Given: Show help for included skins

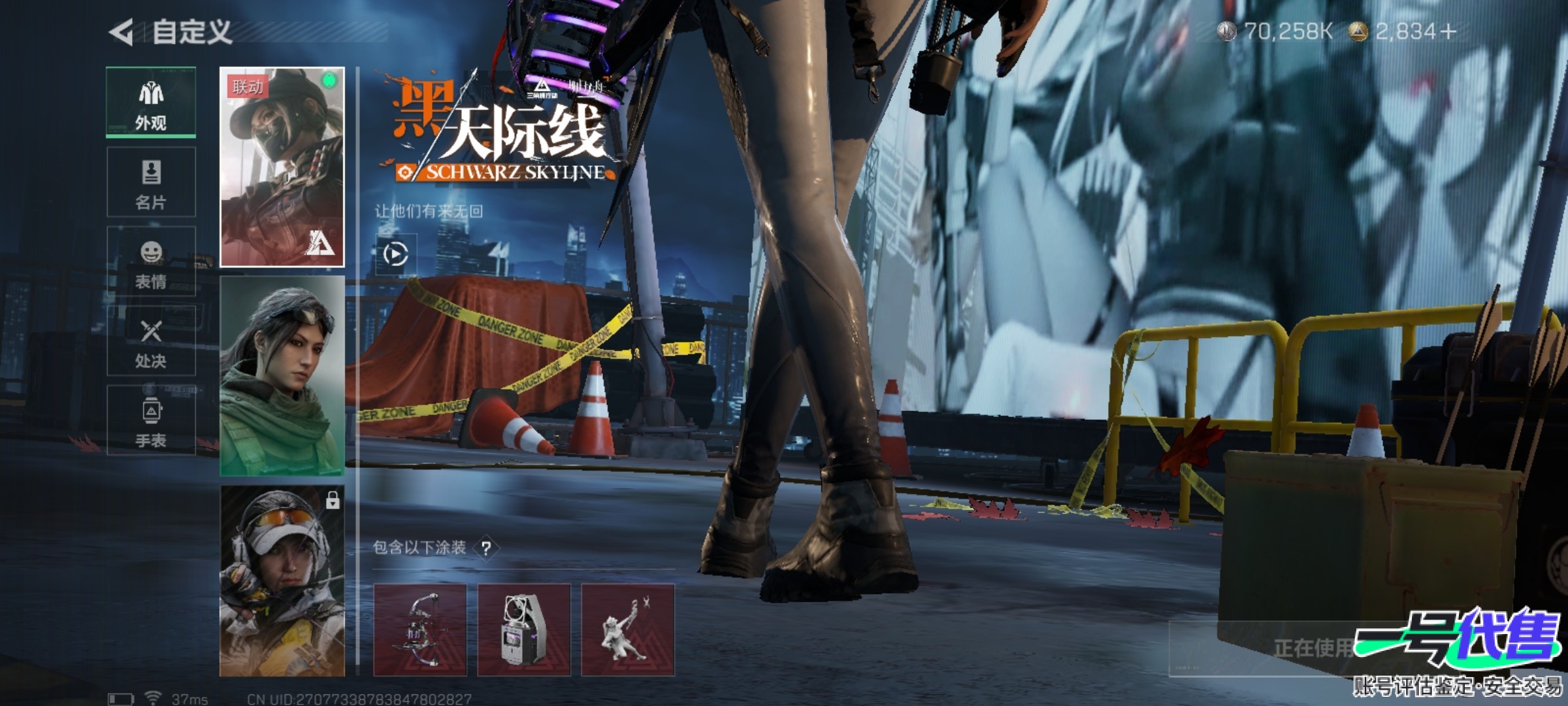Looking at the screenshot, I should (486, 548).
